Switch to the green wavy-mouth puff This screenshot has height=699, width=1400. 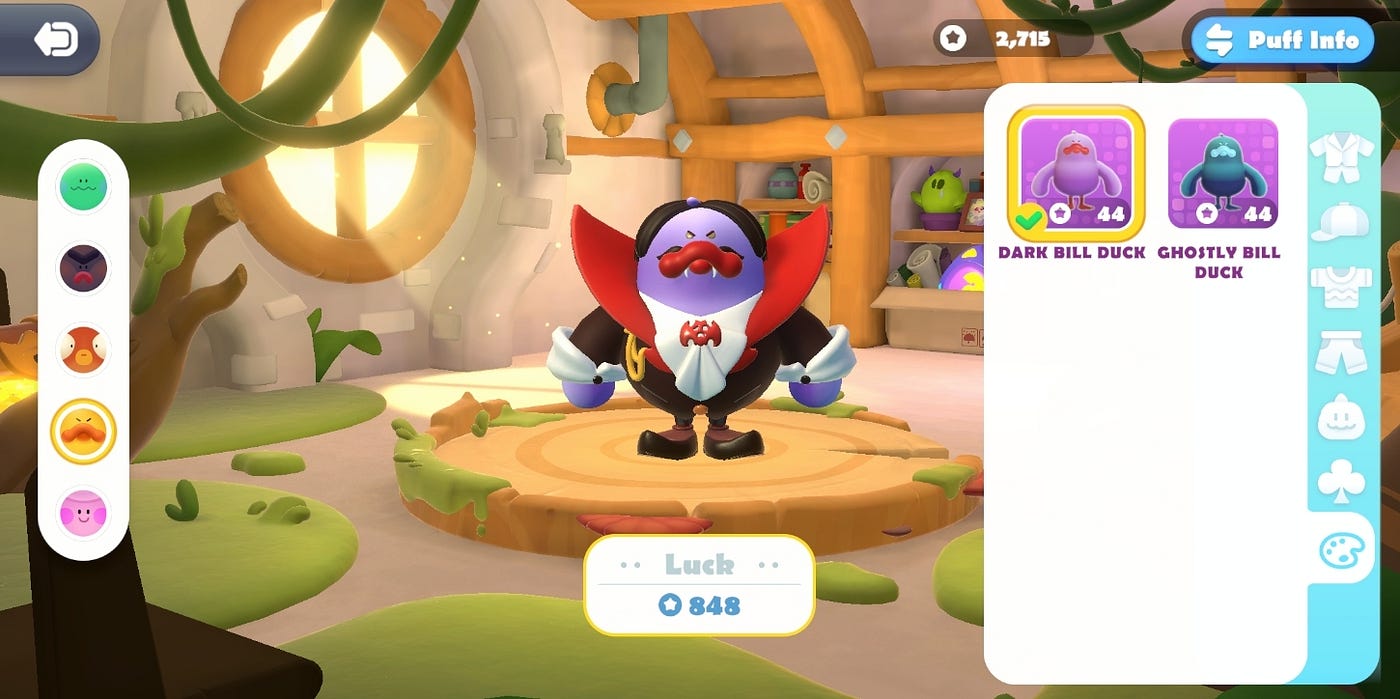[x=83, y=187]
